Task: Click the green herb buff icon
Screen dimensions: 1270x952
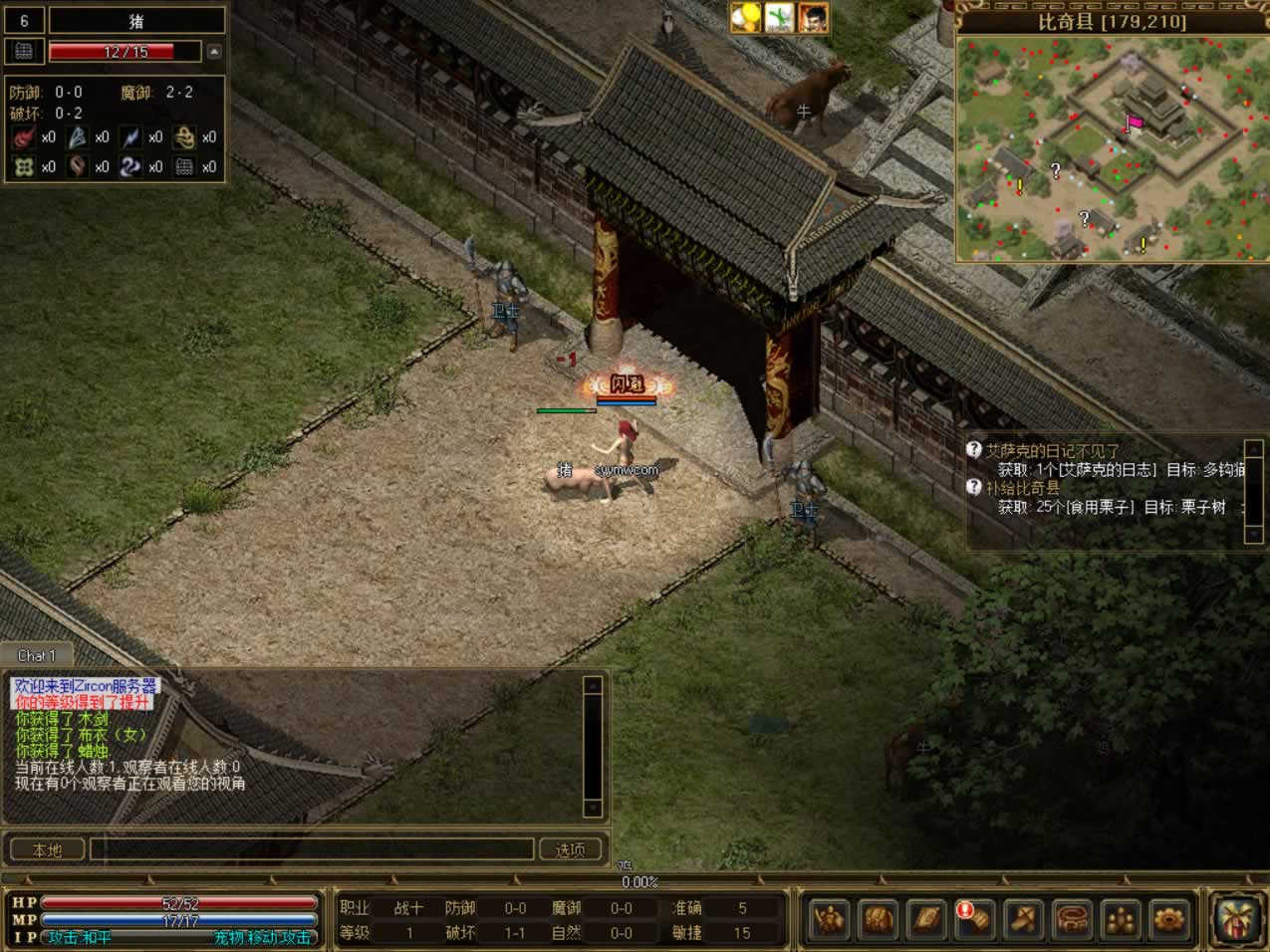Action: pyautogui.click(x=780, y=17)
